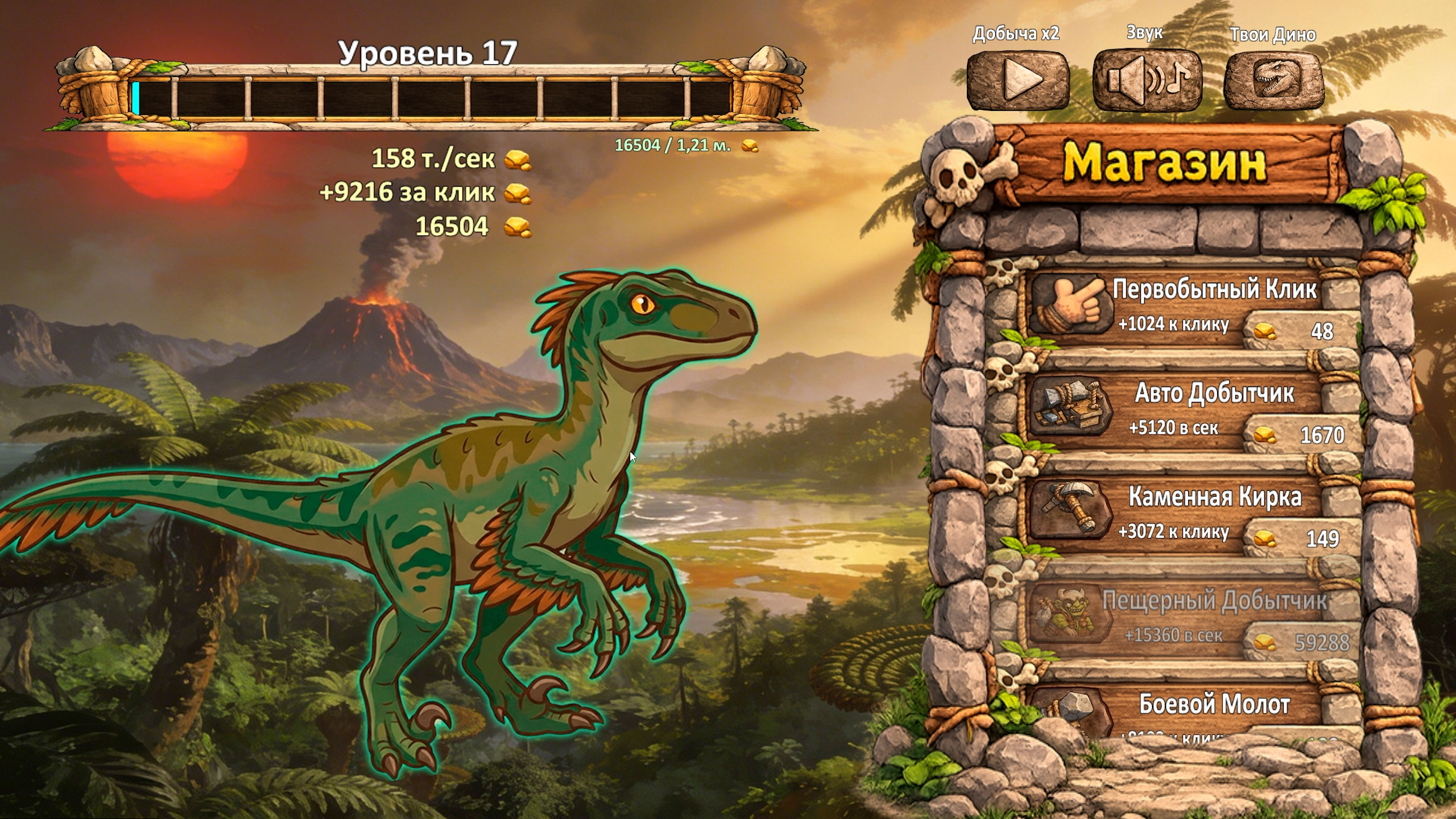
Task: Toggle the Звук sound button
Action: tap(1147, 80)
